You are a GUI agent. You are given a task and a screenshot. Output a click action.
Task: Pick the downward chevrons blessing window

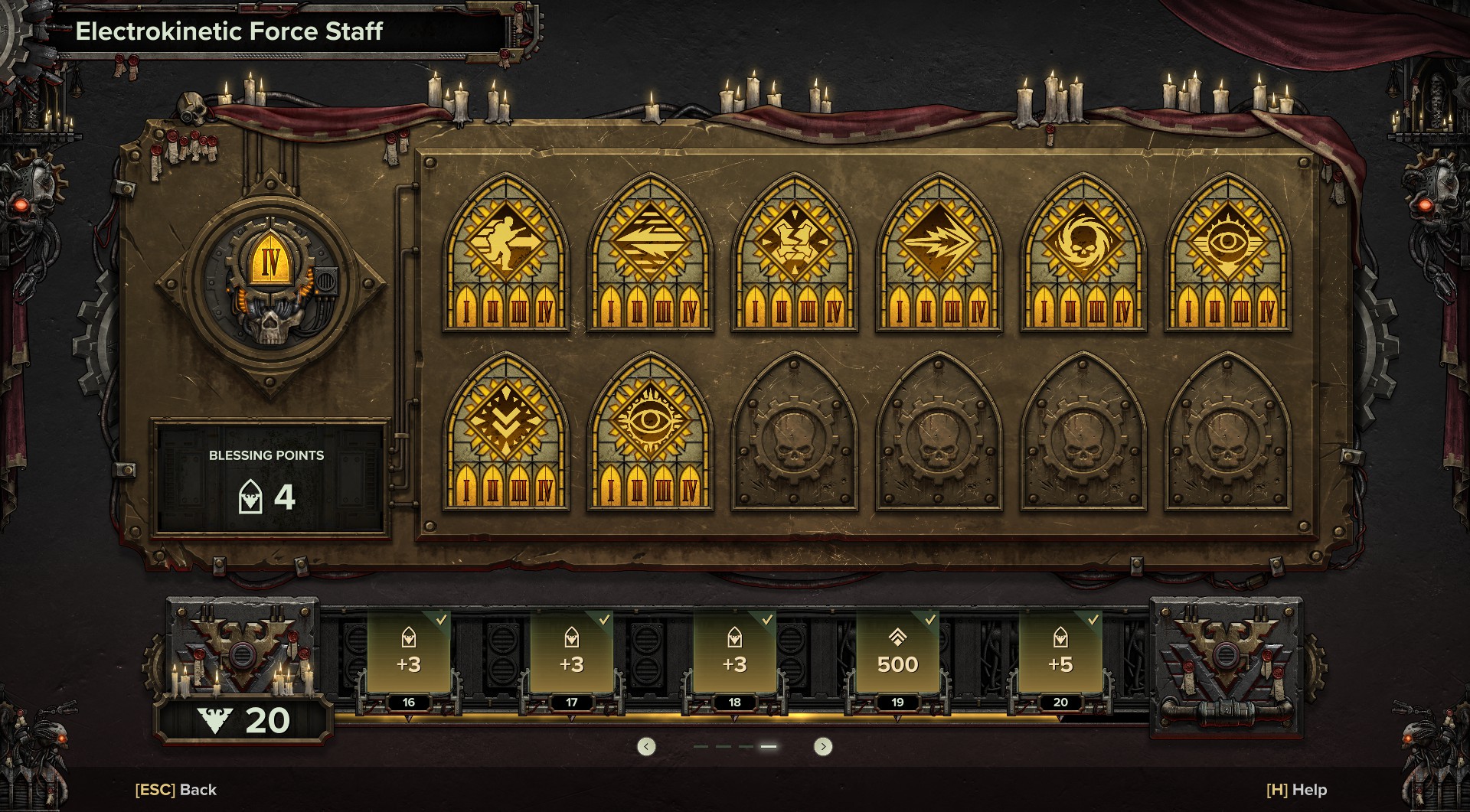tap(505, 431)
